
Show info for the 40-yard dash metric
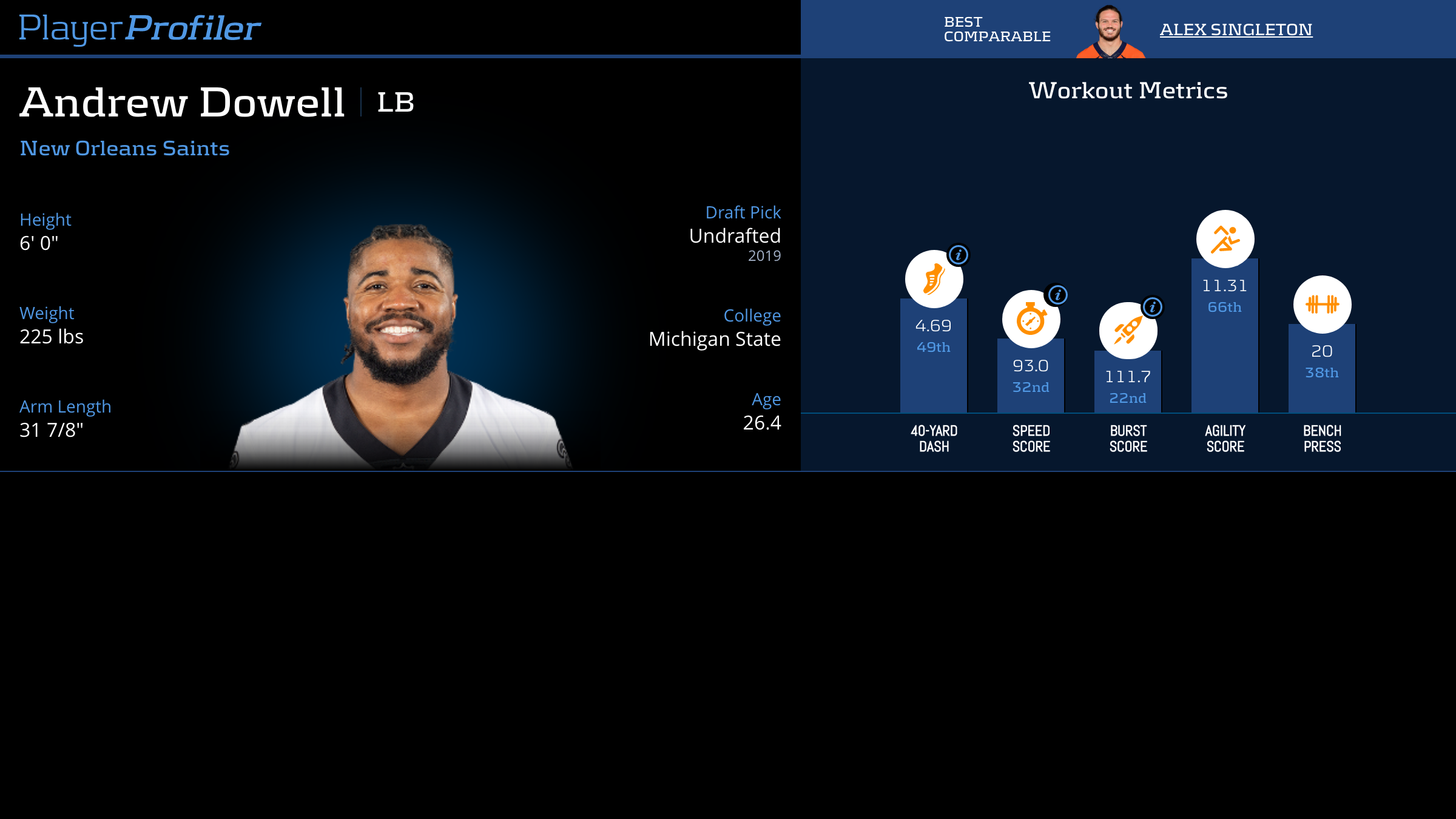[959, 255]
